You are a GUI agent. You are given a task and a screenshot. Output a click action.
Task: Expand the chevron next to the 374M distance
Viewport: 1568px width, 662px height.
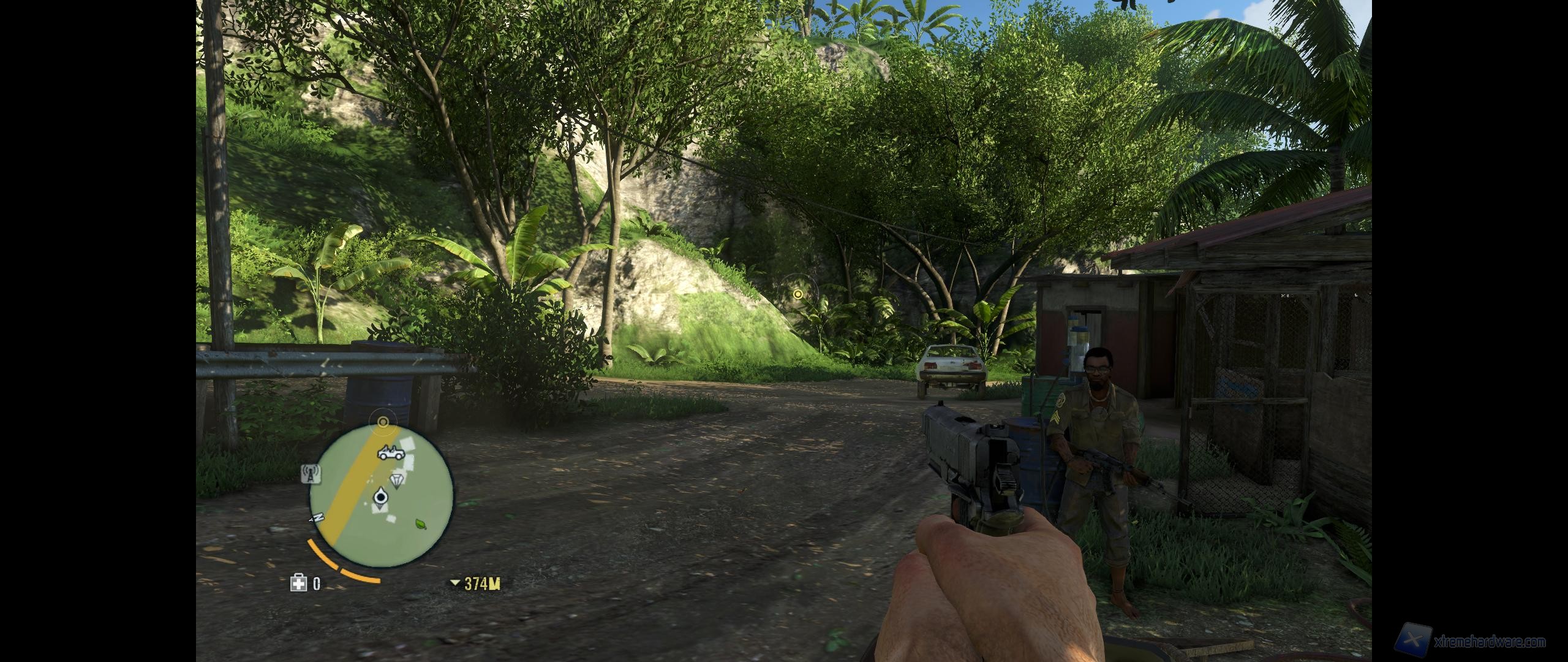[x=455, y=583]
